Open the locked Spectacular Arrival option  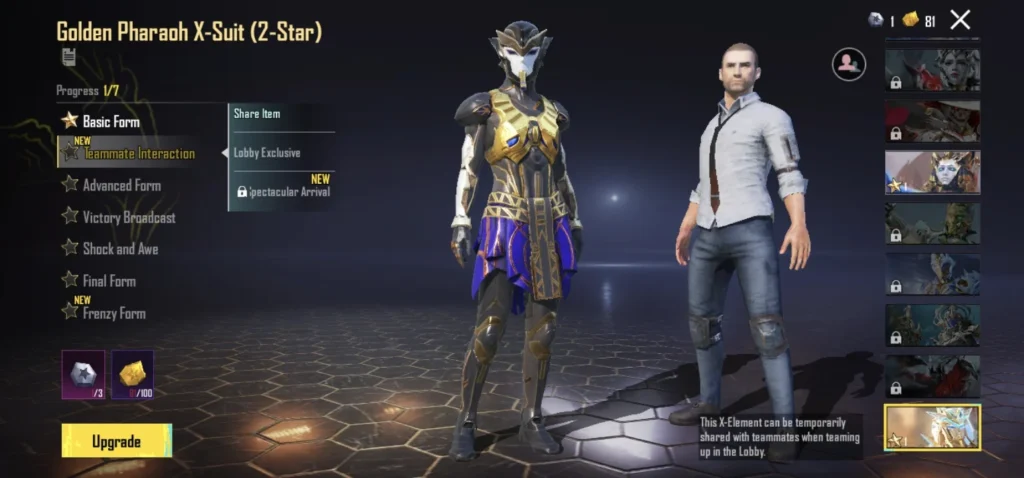coord(283,191)
